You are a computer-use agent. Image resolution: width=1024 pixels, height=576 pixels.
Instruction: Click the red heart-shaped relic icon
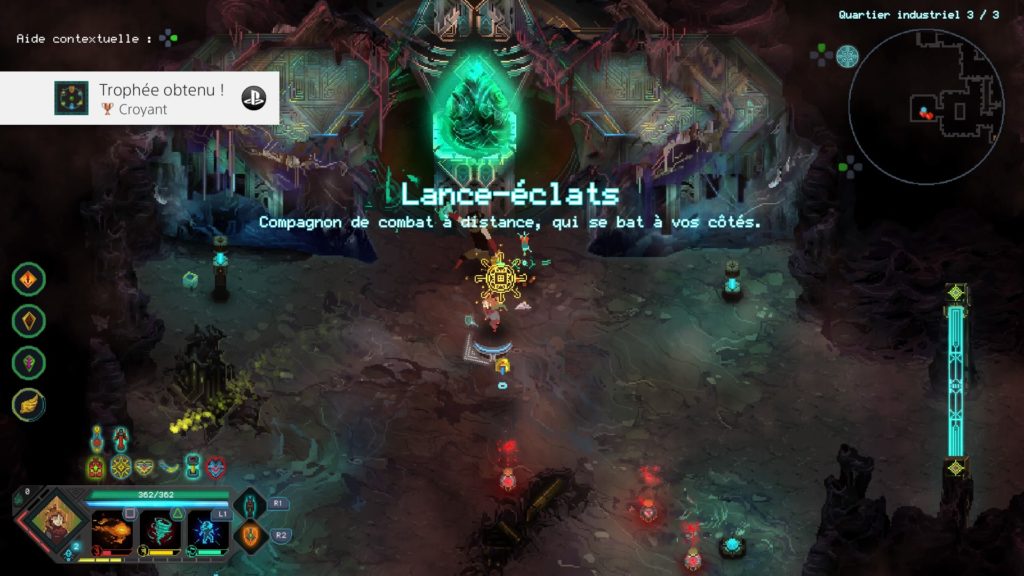tap(216, 467)
